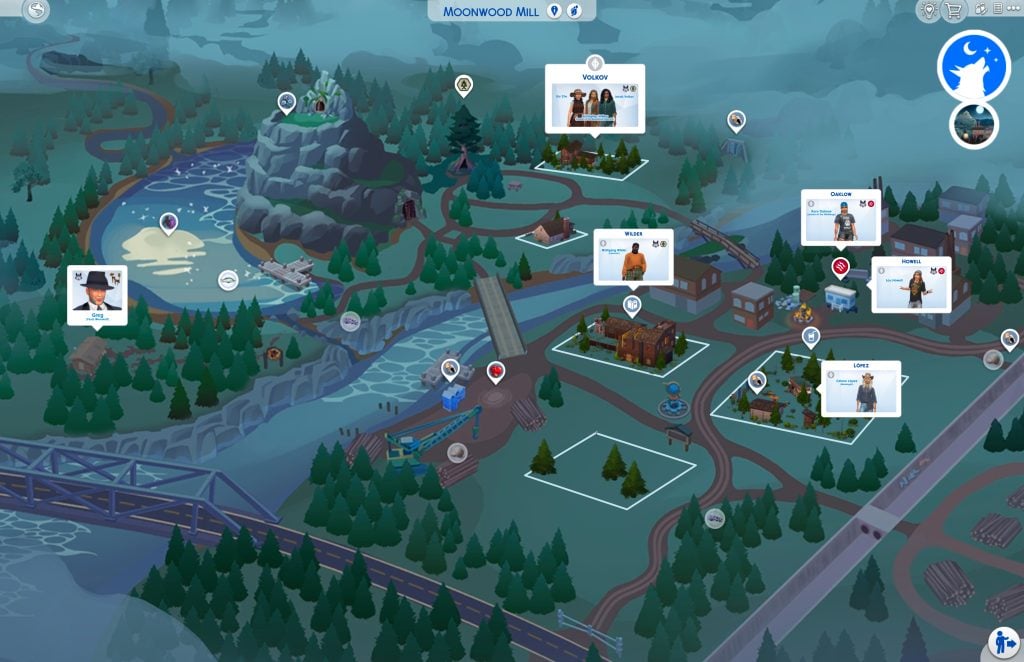
Task: Select the red marker above the trailer
Action: 841,267
